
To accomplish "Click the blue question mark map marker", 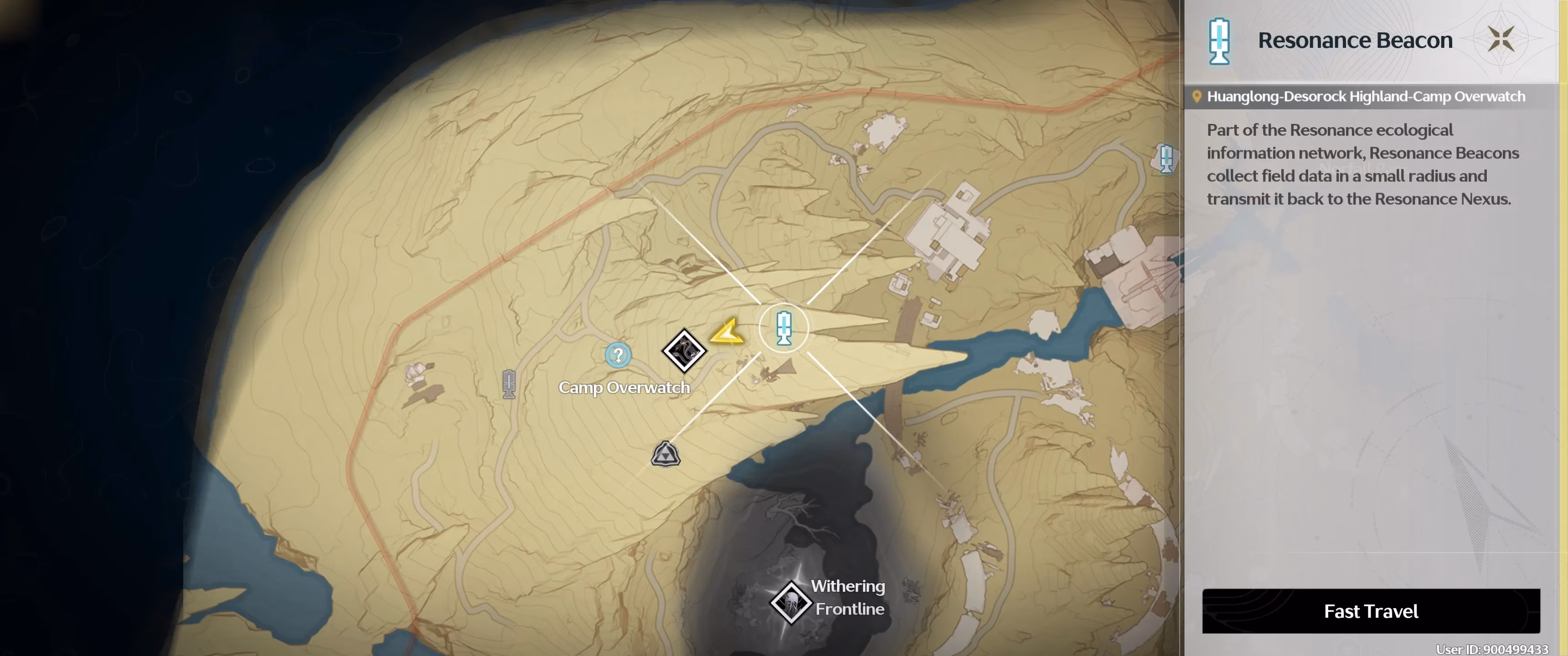I will [618, 355].
